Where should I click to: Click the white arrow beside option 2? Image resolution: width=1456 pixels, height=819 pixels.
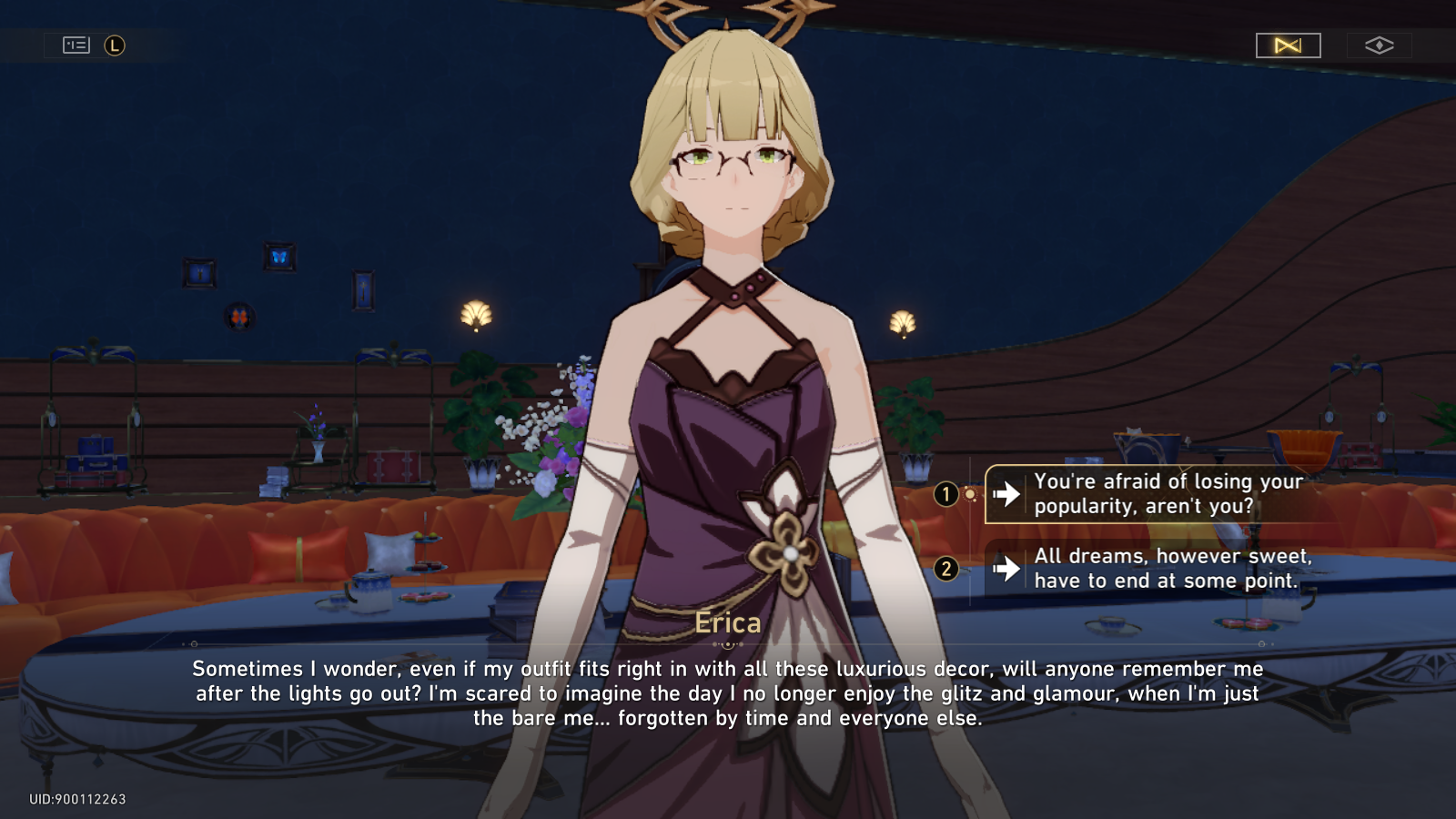[x=1005, y=568]
